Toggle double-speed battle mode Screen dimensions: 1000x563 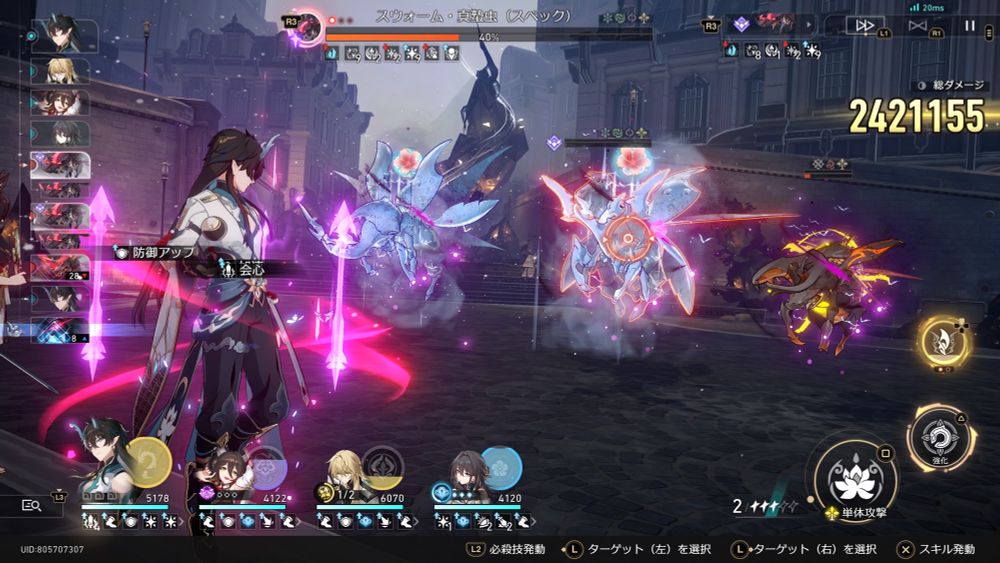(x=862, y=25)
